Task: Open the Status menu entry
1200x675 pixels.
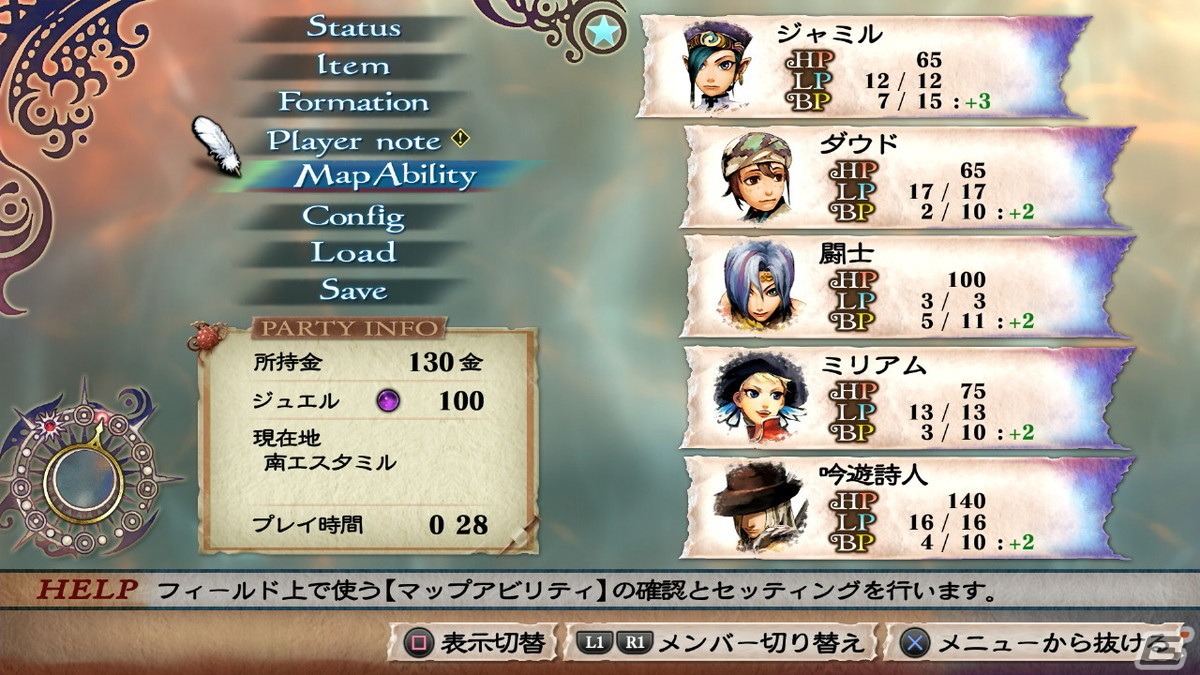Action: [x=353, y=27]
